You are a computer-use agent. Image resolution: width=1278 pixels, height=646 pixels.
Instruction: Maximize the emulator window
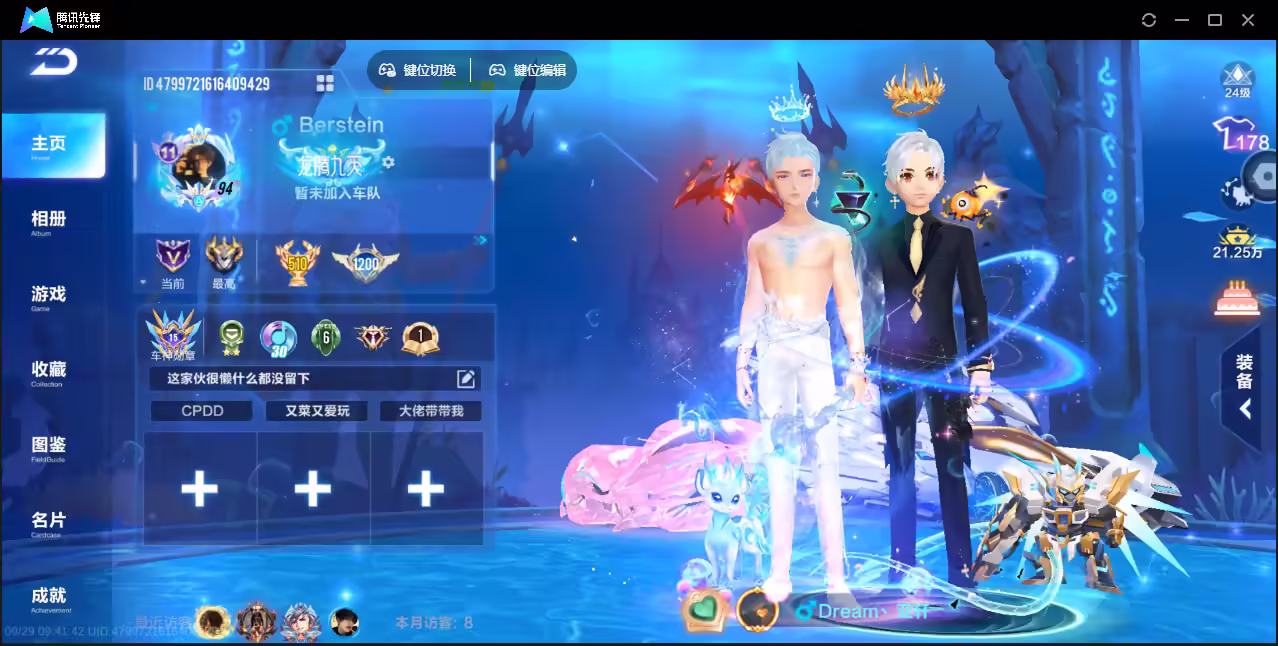coord(1215,20)
